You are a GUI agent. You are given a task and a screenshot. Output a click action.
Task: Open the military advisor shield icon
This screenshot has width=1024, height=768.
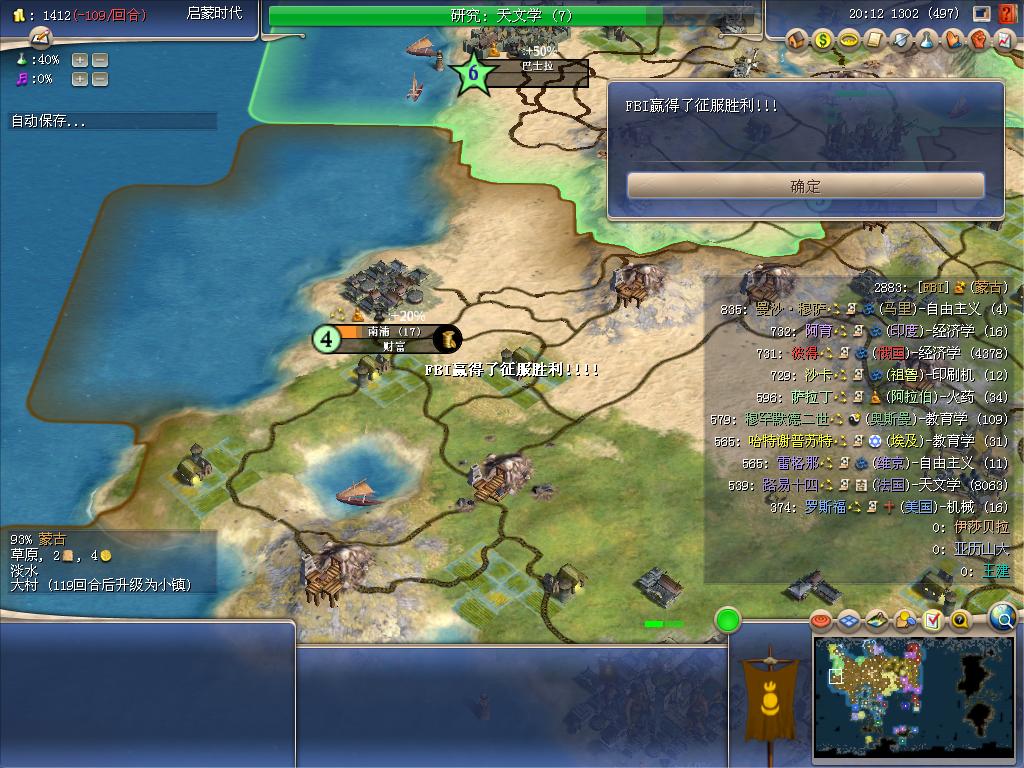901,41
